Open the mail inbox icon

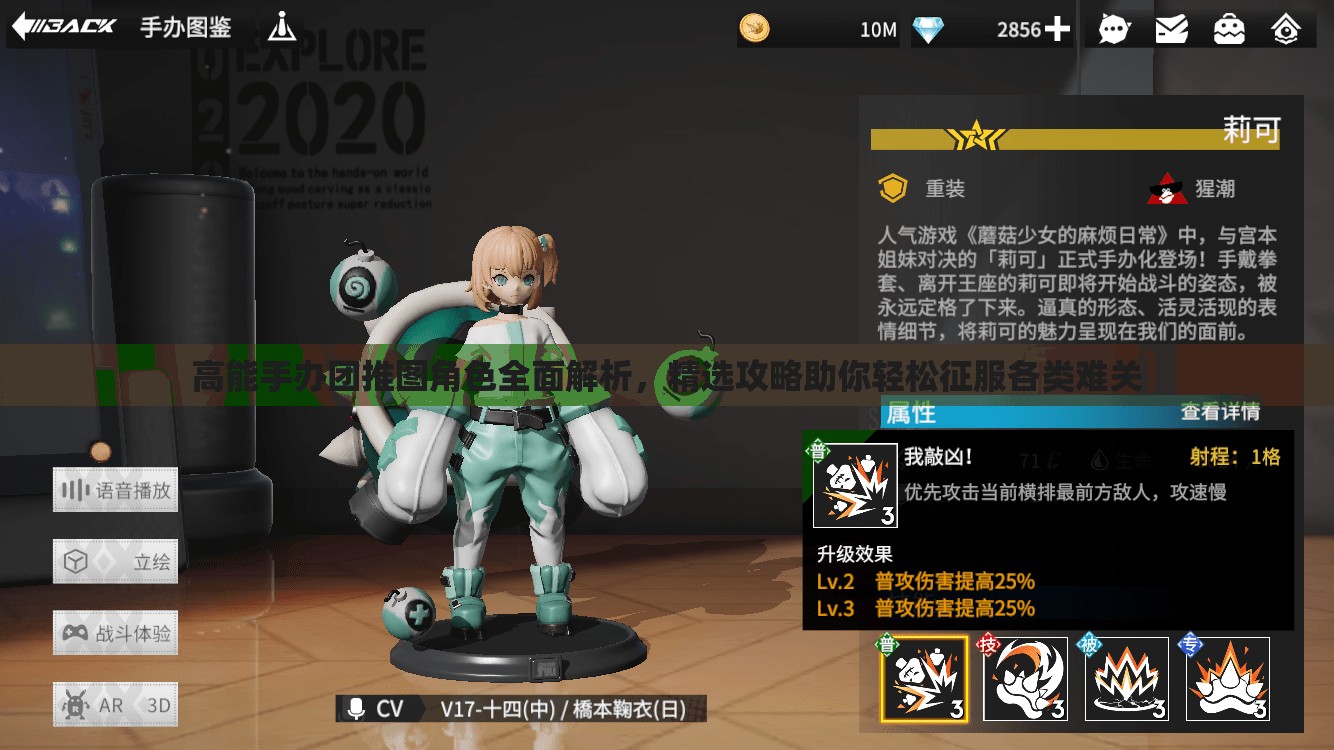1172,29
